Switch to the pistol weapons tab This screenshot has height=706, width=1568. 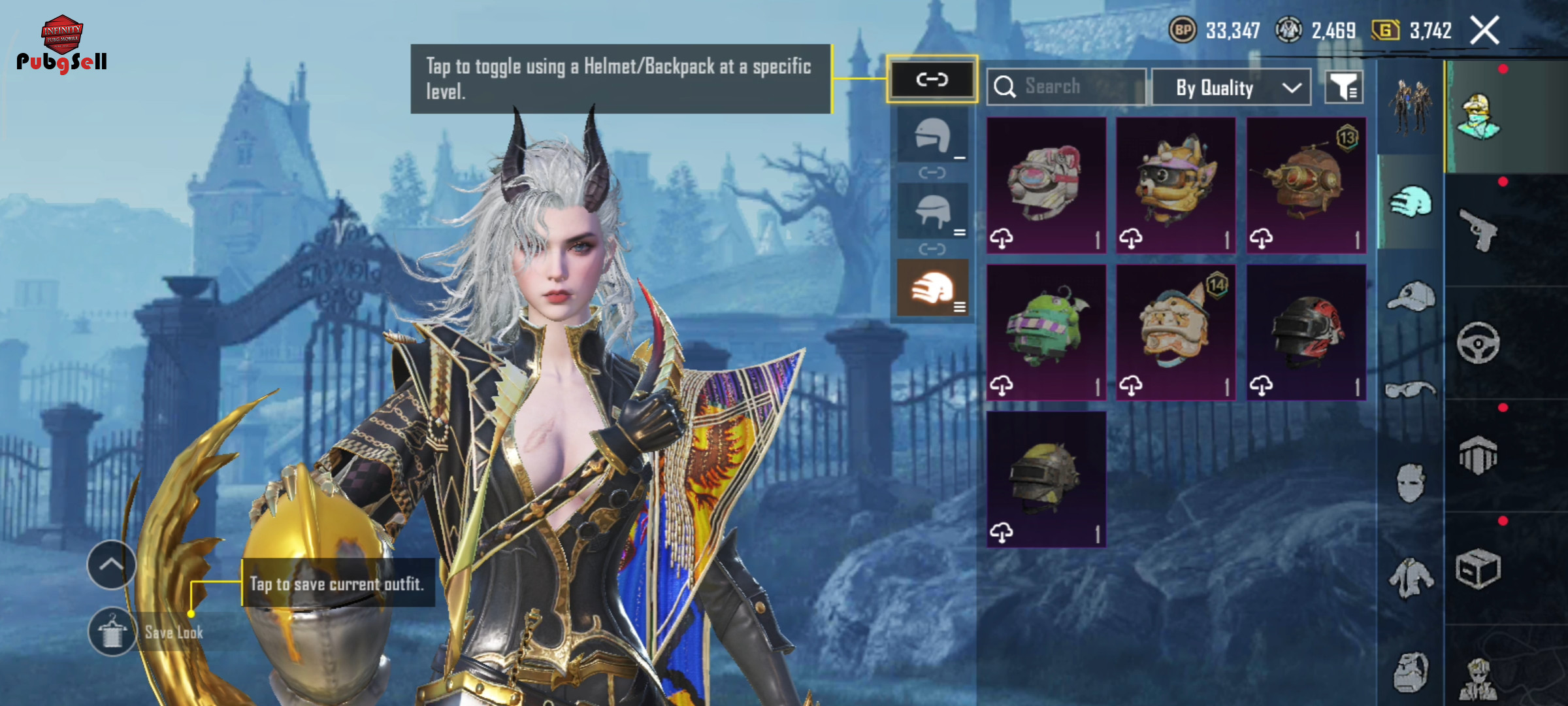[x=1478, y=229]
